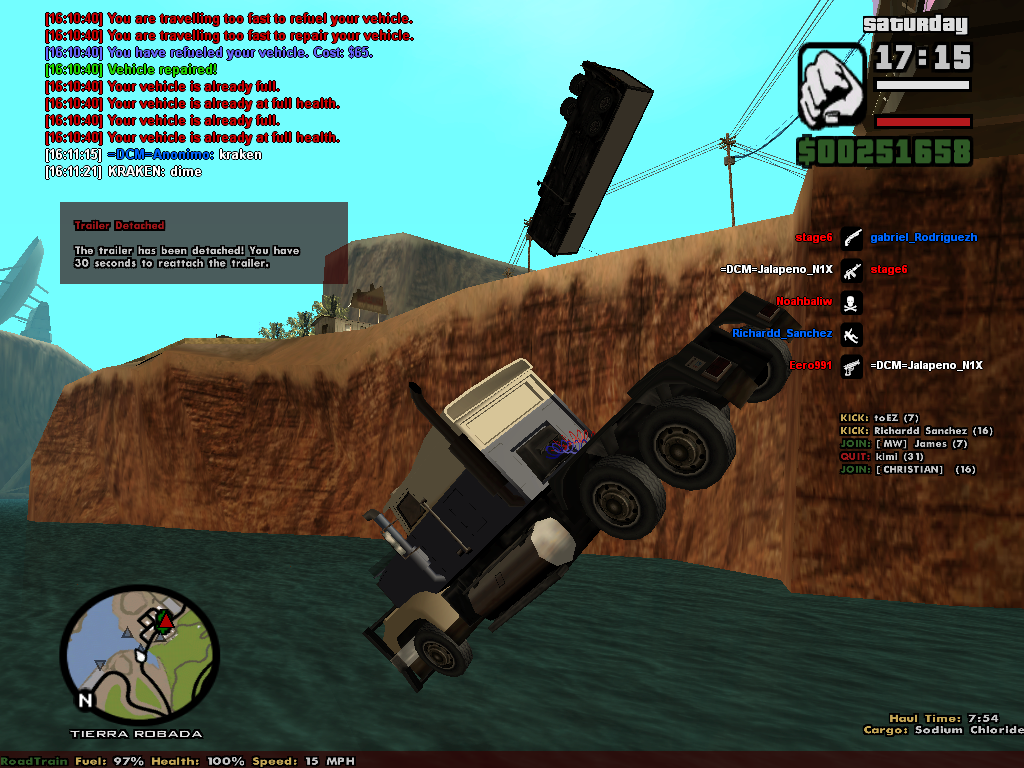Select the red destination marker on minimap

166,622
